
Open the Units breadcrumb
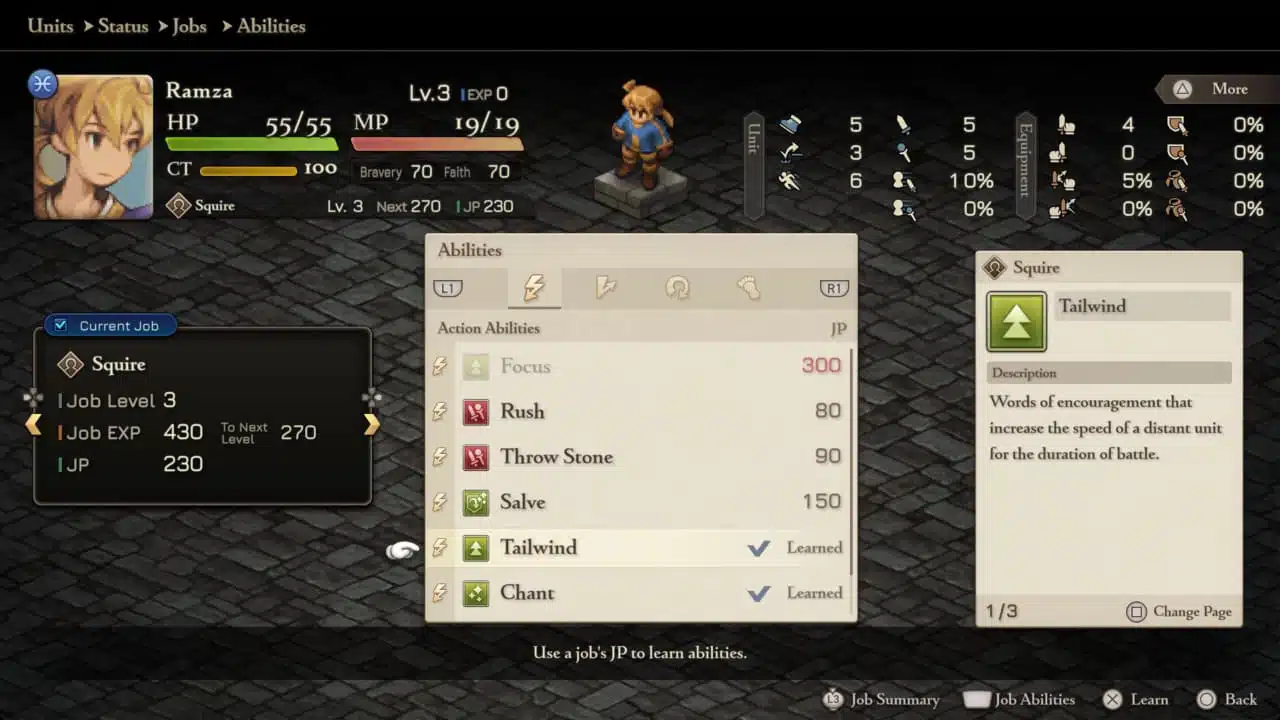pyautogui.click(x=50, y=26)
